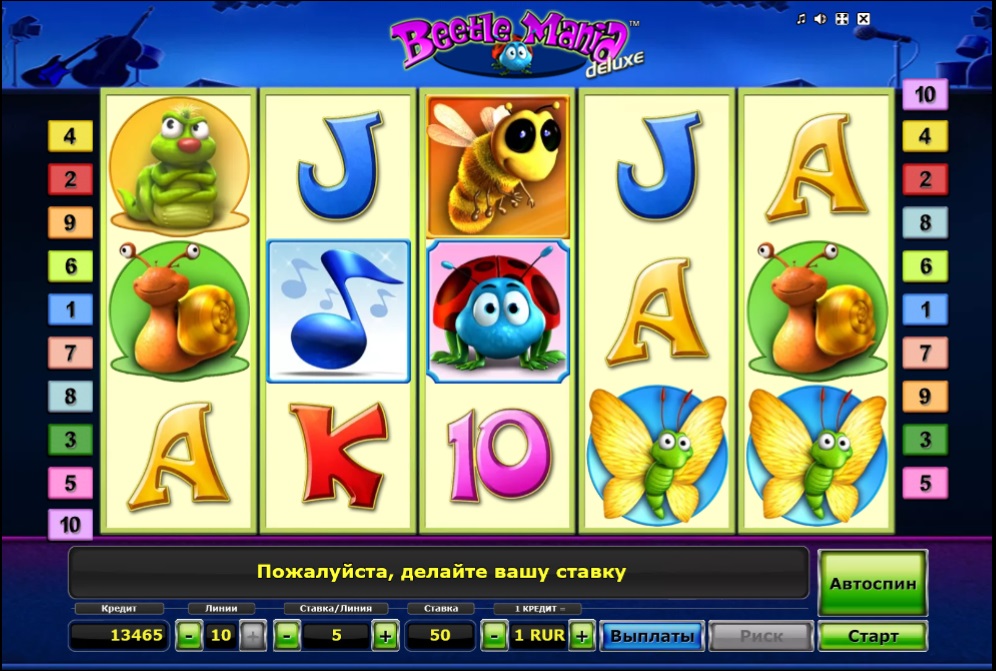Toggle the speaker sound icon
Image resolution: width=996 pixels, height=671 pixels.
(x=821, y=19)
